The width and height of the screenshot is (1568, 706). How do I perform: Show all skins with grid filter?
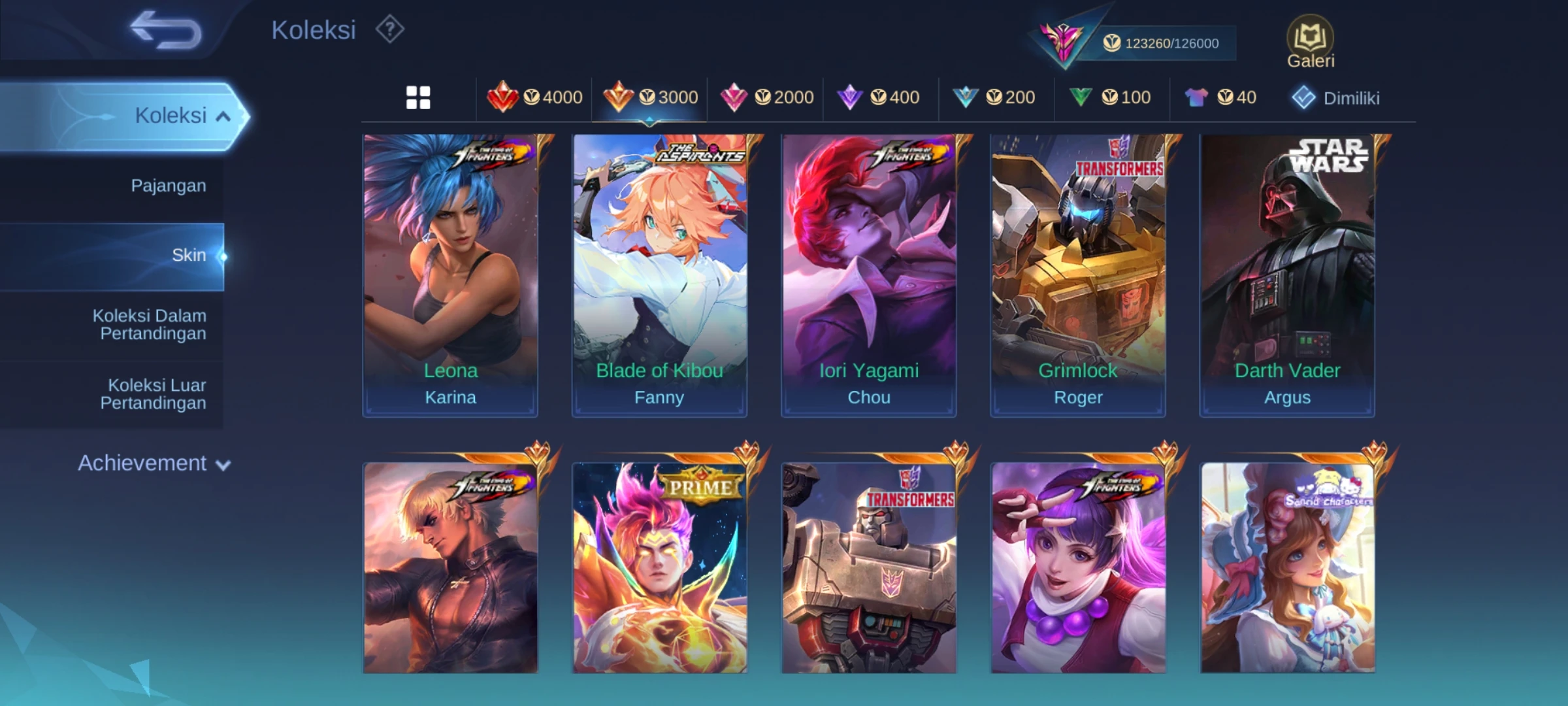click(418, 98)
